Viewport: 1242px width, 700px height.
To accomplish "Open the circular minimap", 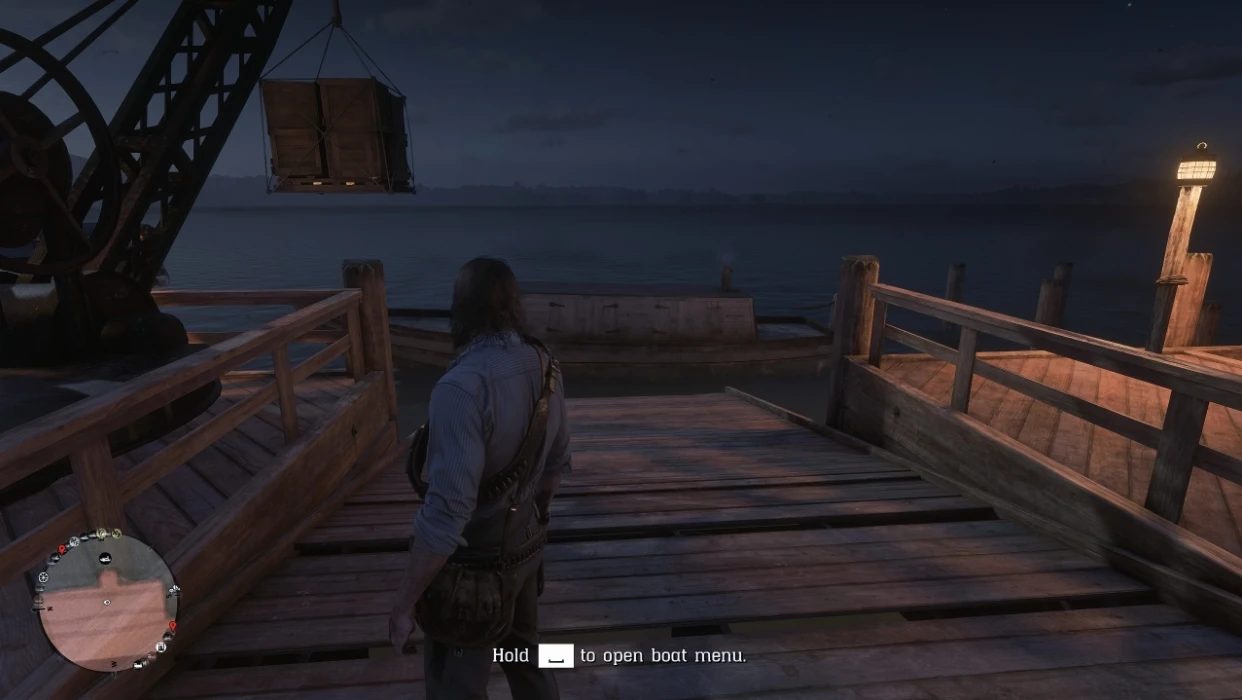I will pyautogui.click(x=106, y=601).
